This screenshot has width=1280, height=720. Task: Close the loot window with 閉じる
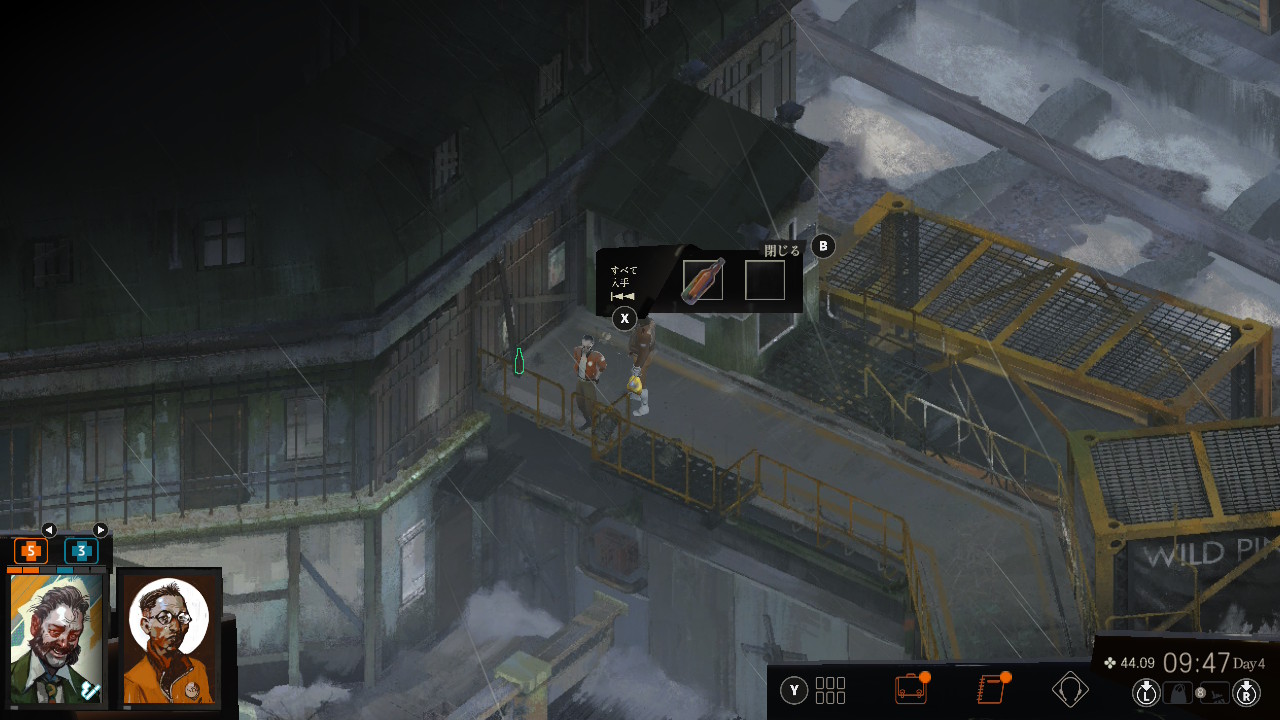tap(822, 246)
